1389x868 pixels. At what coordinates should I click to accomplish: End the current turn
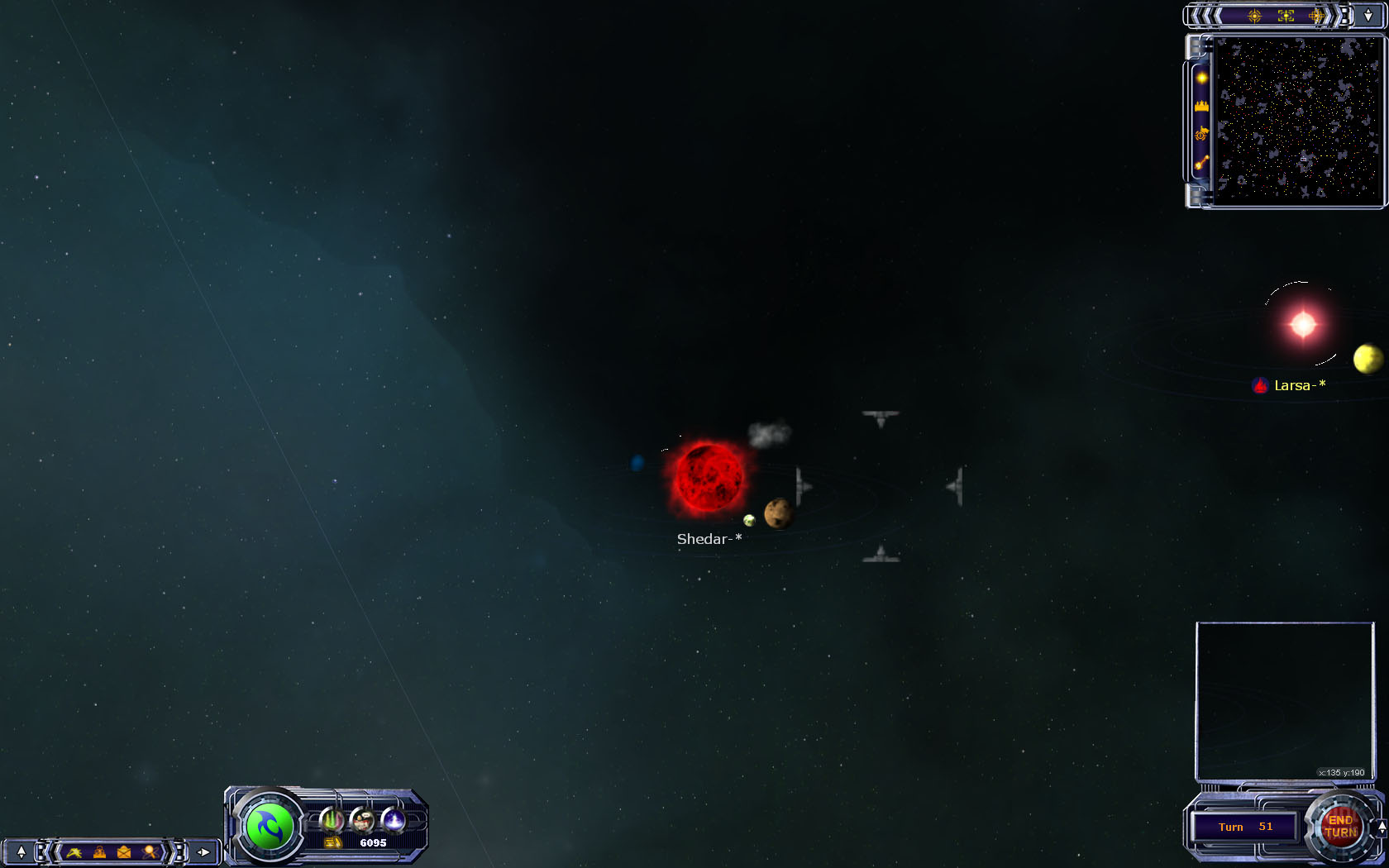[x=1339, y=827]
